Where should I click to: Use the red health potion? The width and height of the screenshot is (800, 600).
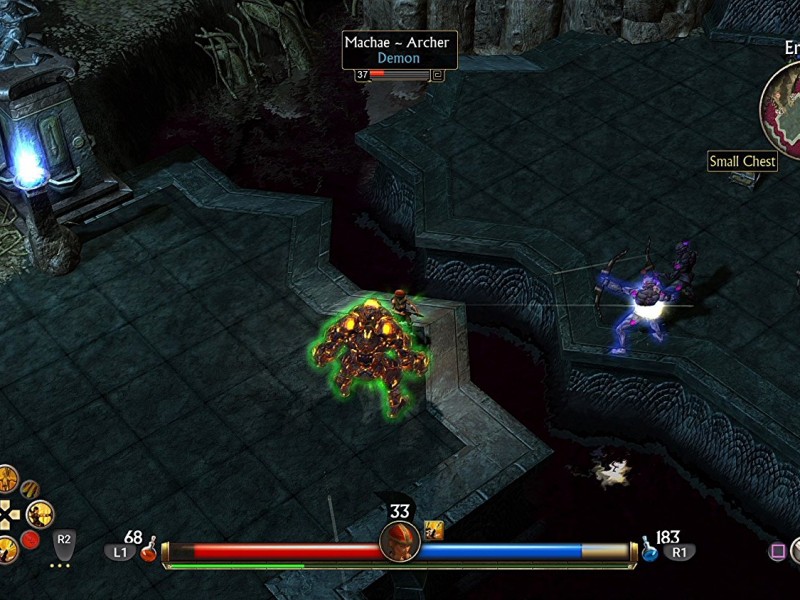coord(149,550)
